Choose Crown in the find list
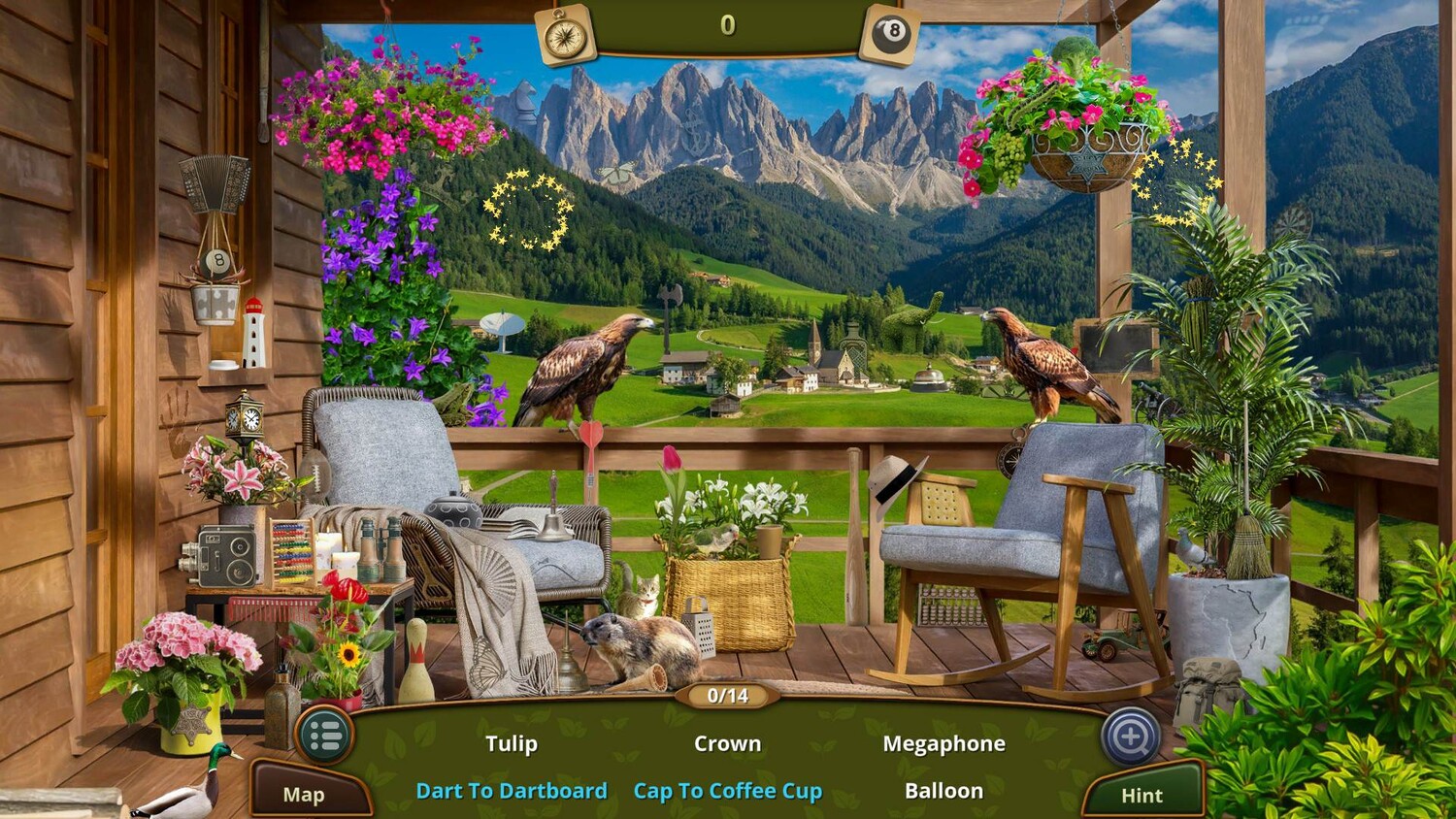1456x819 pixels. [727, 744]
